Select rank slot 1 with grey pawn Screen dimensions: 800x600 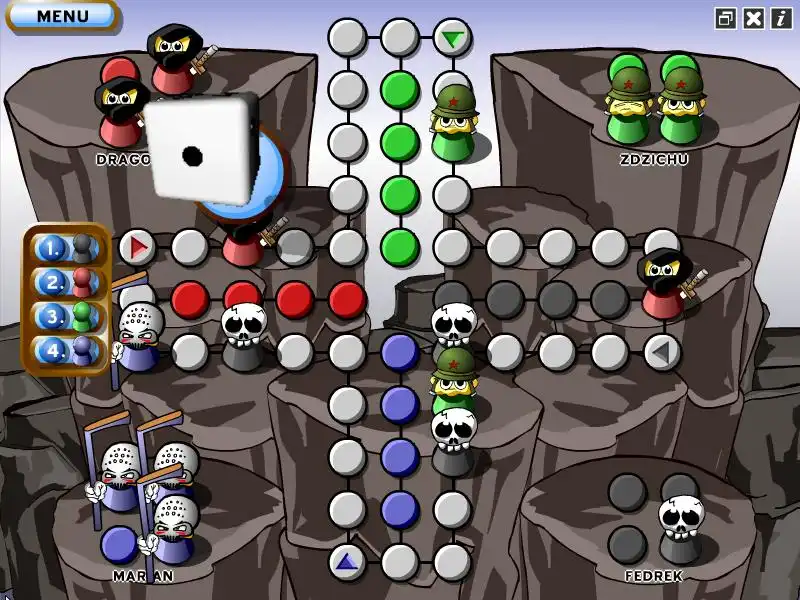tap(66, 247)
